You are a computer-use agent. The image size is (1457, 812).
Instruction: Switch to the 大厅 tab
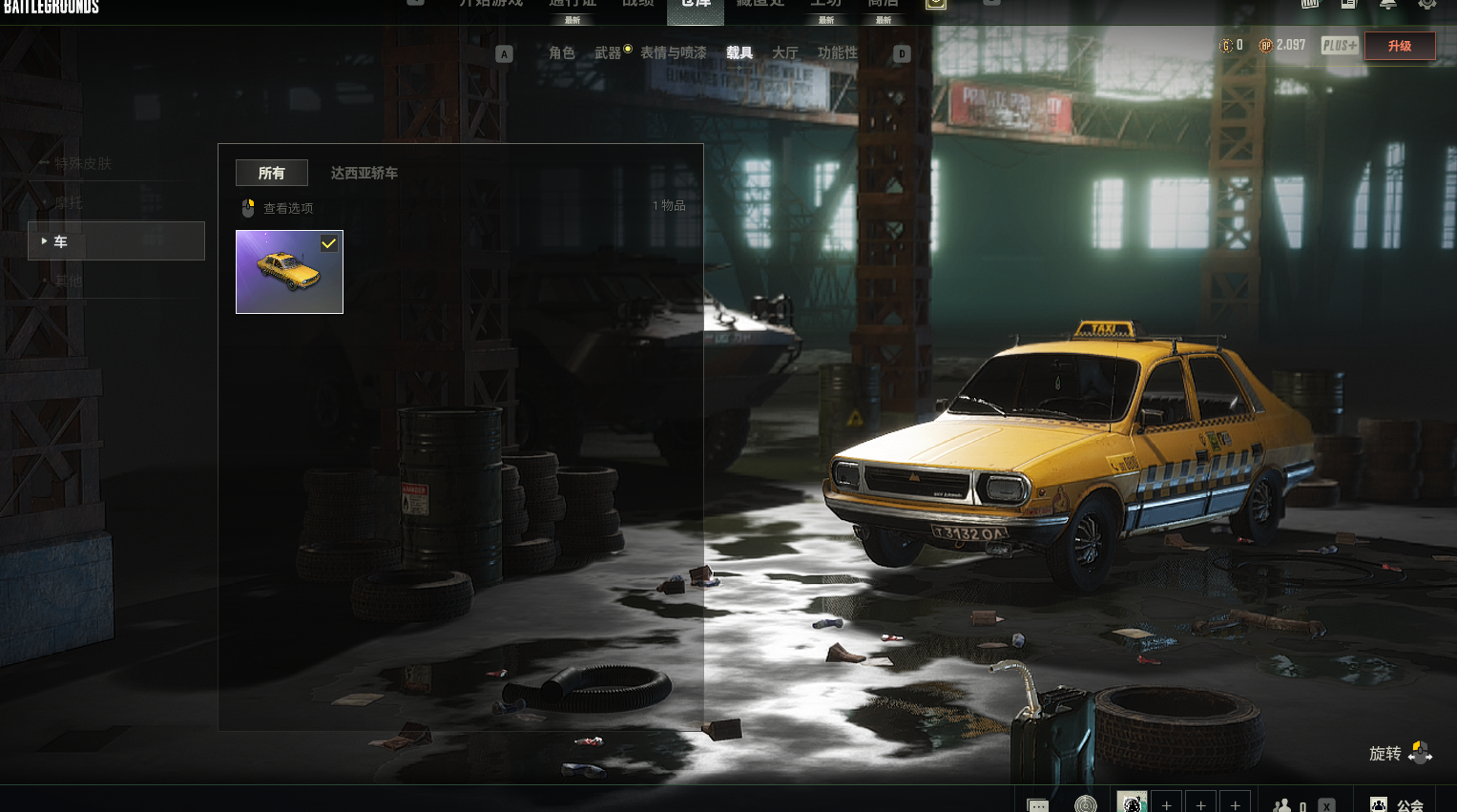(784, 53)
